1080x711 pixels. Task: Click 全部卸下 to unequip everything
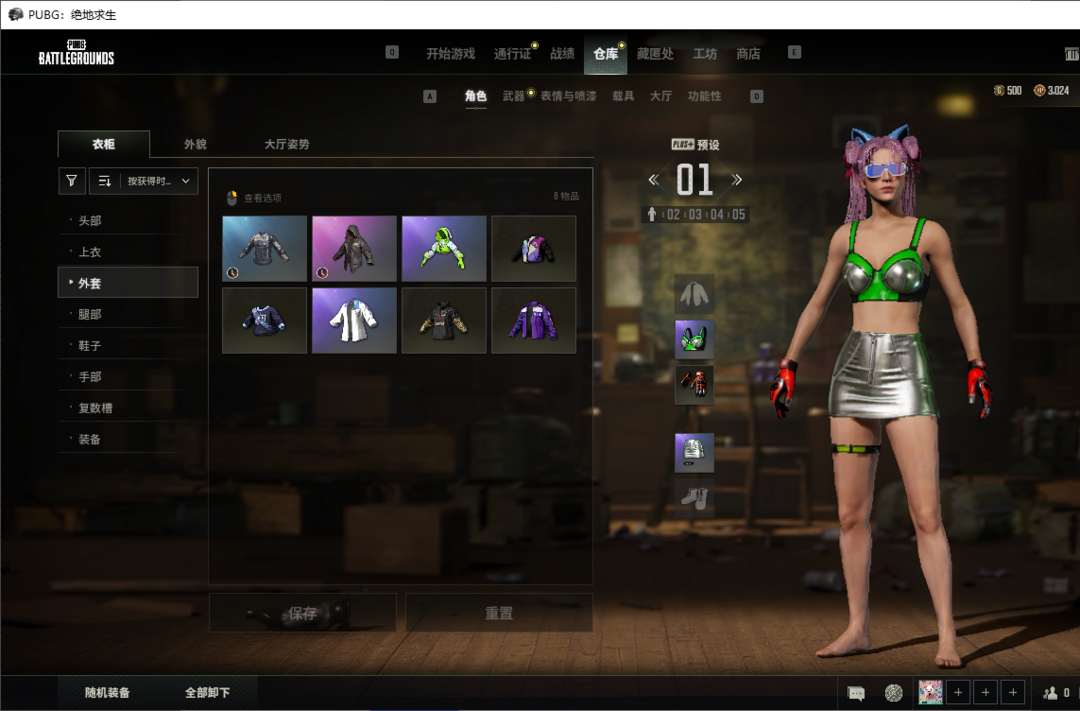(208, 692)
